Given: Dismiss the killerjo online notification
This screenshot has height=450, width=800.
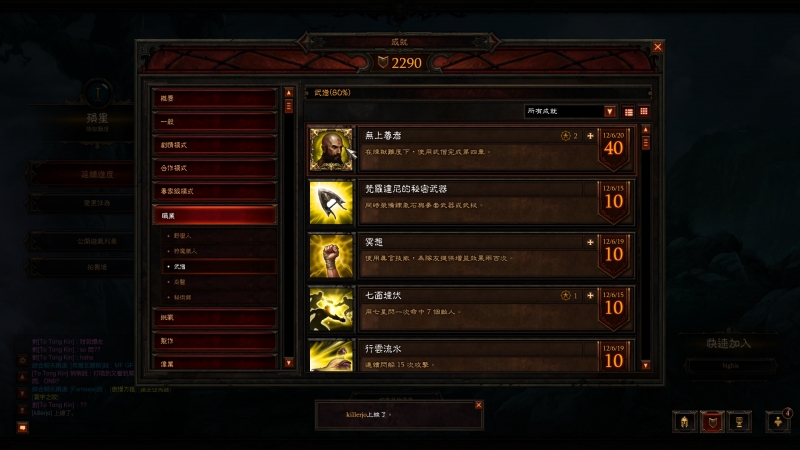Looking at the screenshot, I should (x=478, y=405).
